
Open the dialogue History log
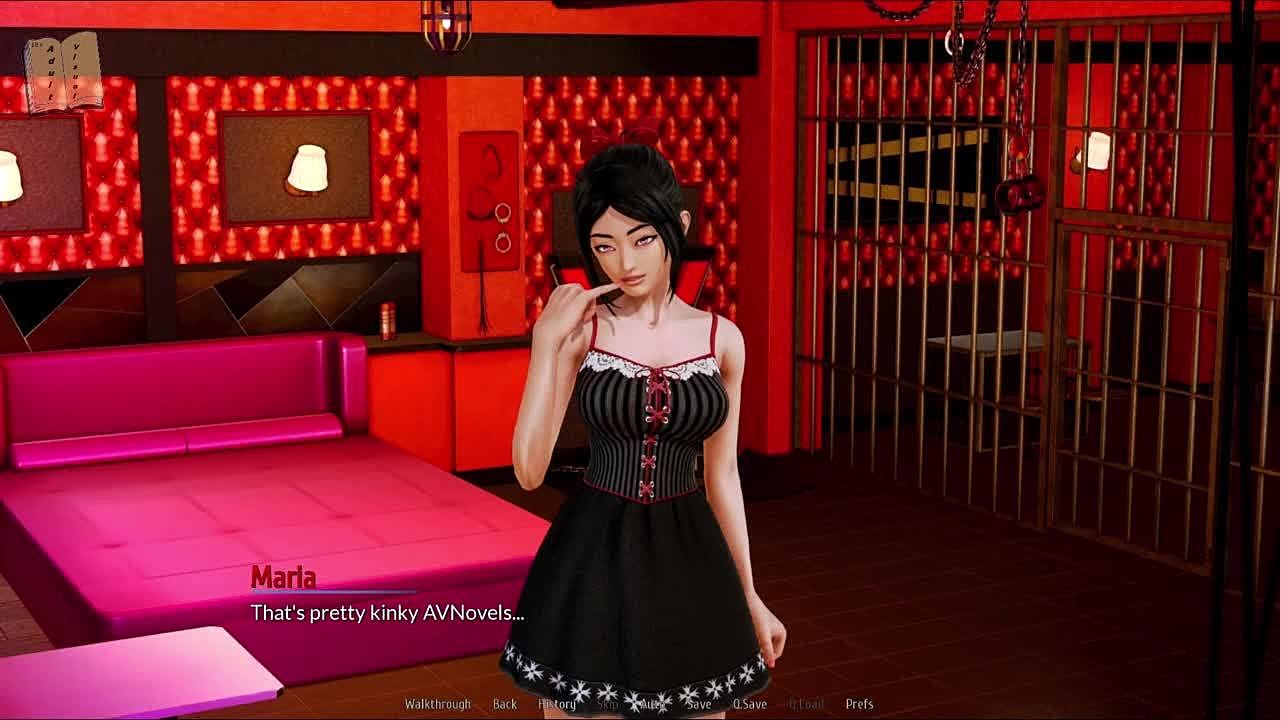coord(556,704)
